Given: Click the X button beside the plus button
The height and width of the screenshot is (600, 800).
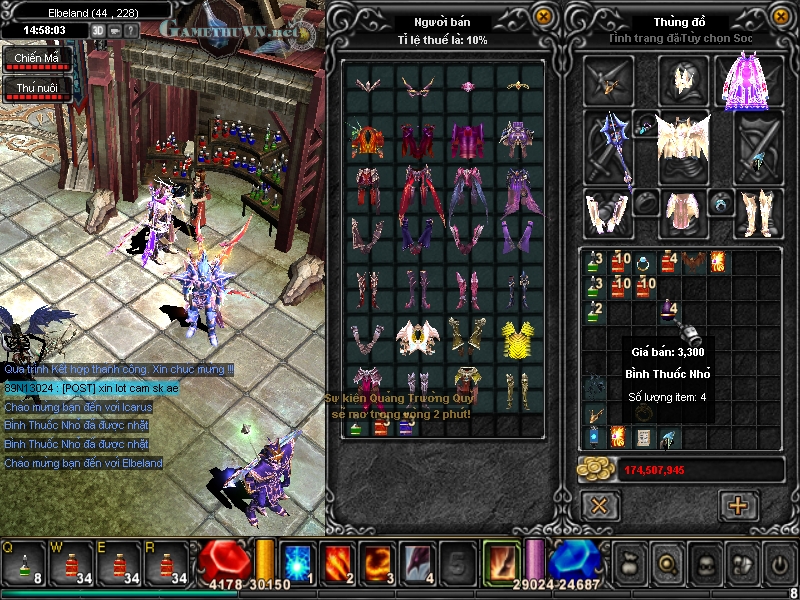Looking at the screenshot, I should [600, 505].
